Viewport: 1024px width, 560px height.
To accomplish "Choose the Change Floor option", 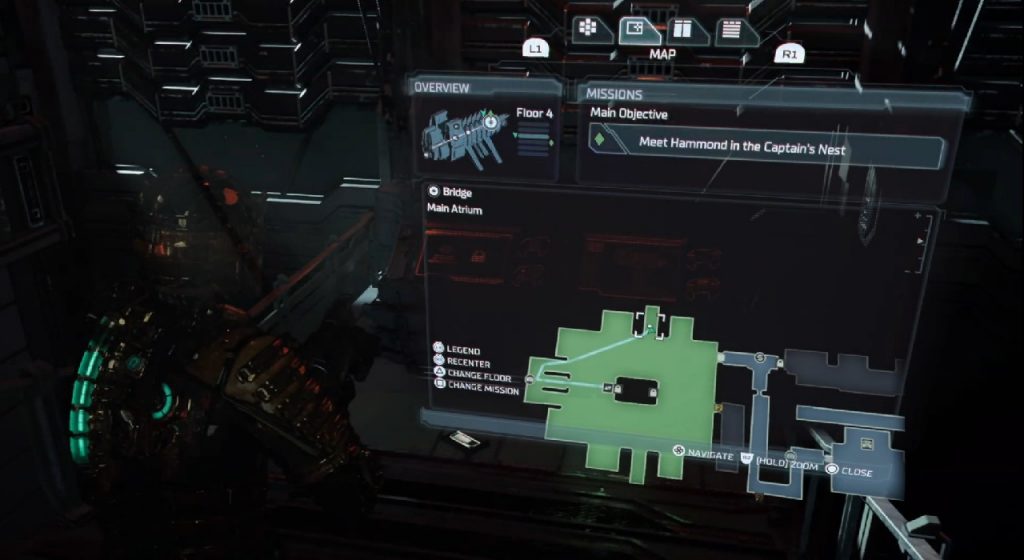I will [x=475, y=376].
